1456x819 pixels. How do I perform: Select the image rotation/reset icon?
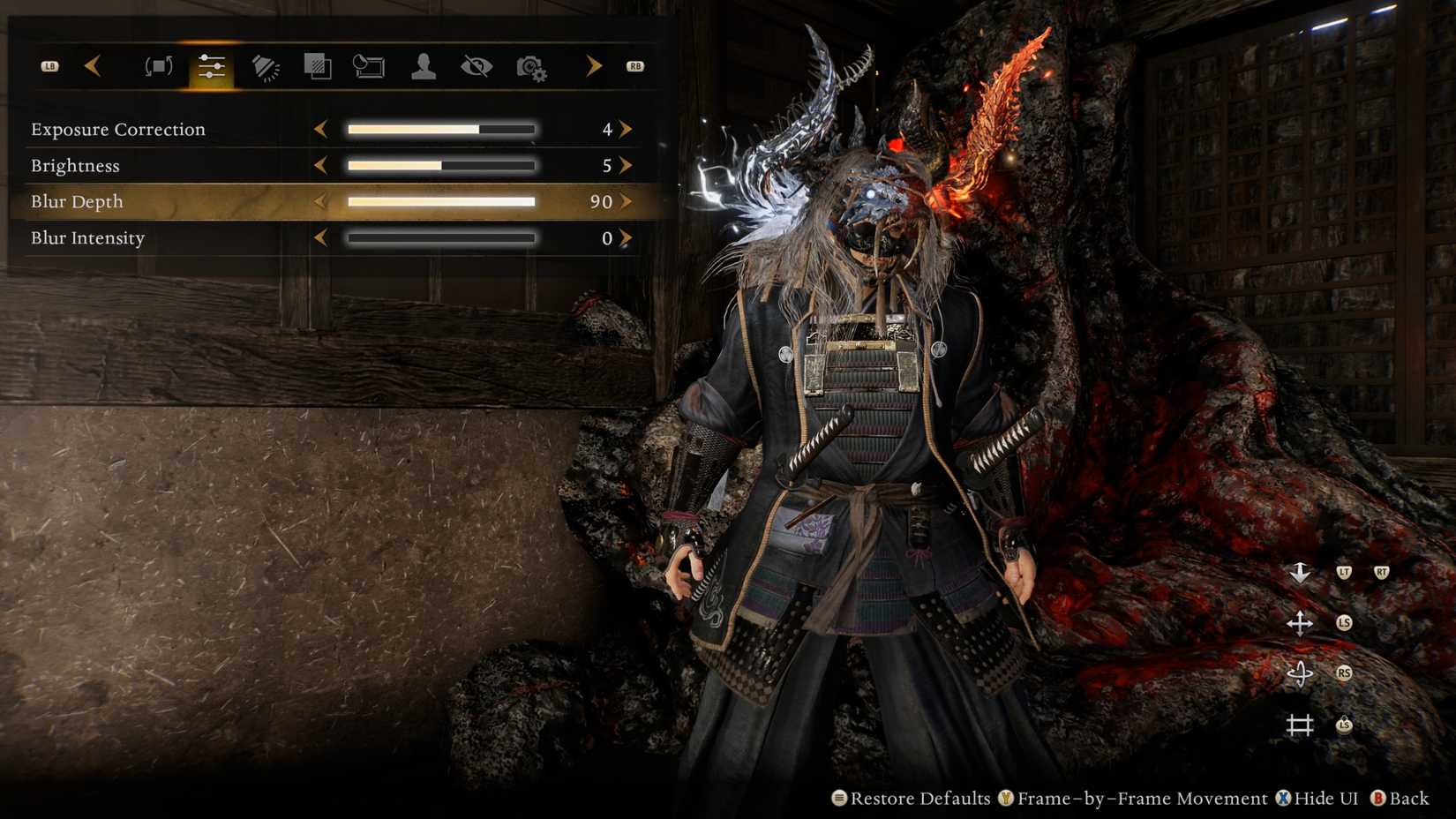[x=158, y=65]
